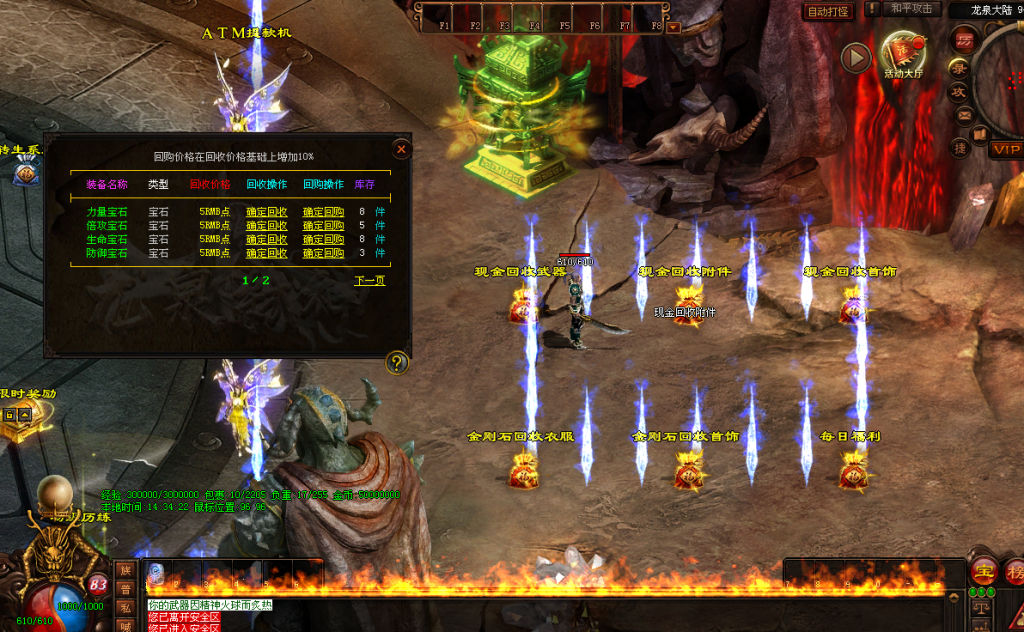Image resolution: width=1024 pixels, height=632 pixels.
Task: Toggle 自动打怪 auto-fight button
Action: click(x=828, y=11)
